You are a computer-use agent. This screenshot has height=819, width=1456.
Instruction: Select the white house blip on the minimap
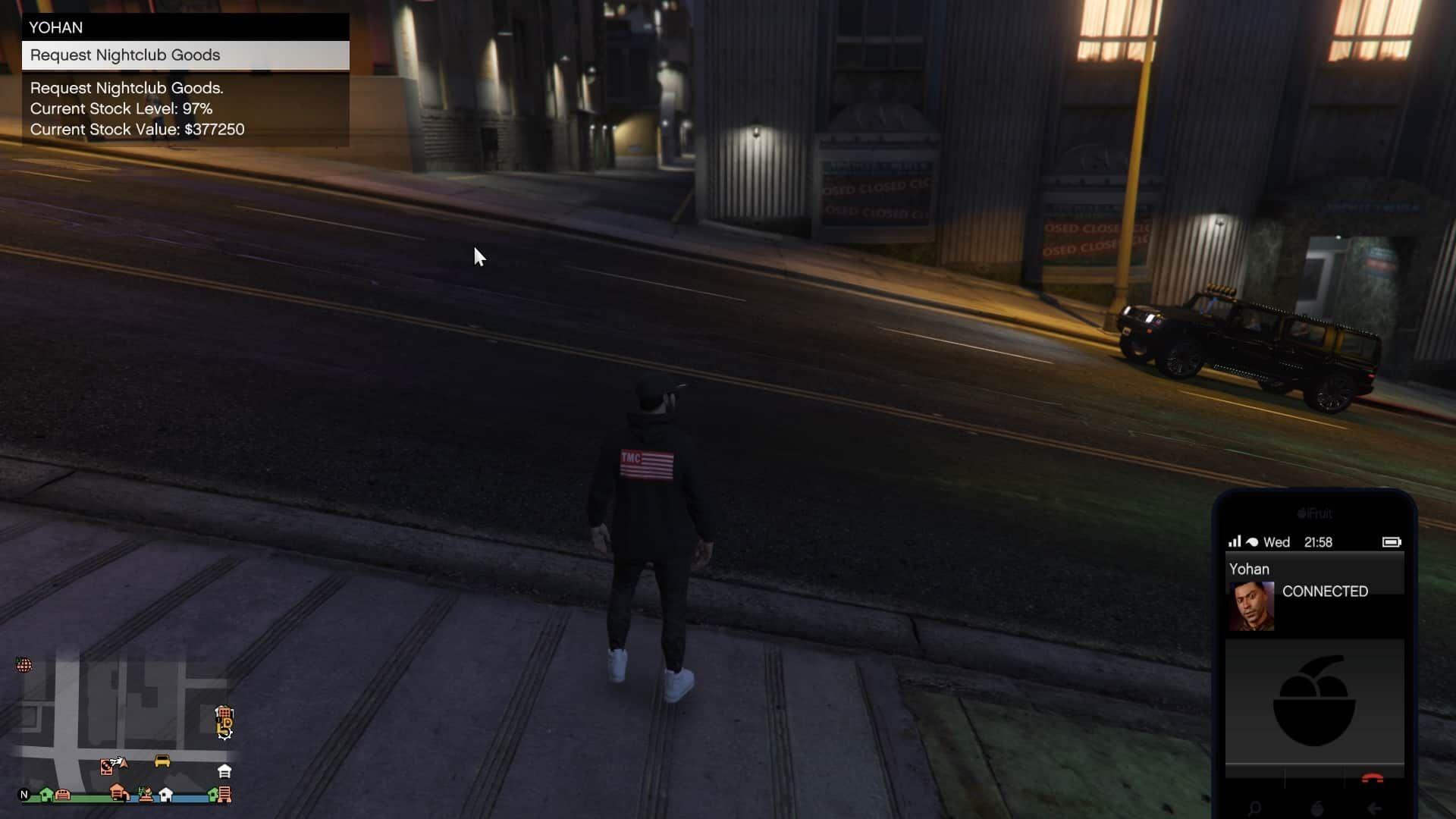165,795
